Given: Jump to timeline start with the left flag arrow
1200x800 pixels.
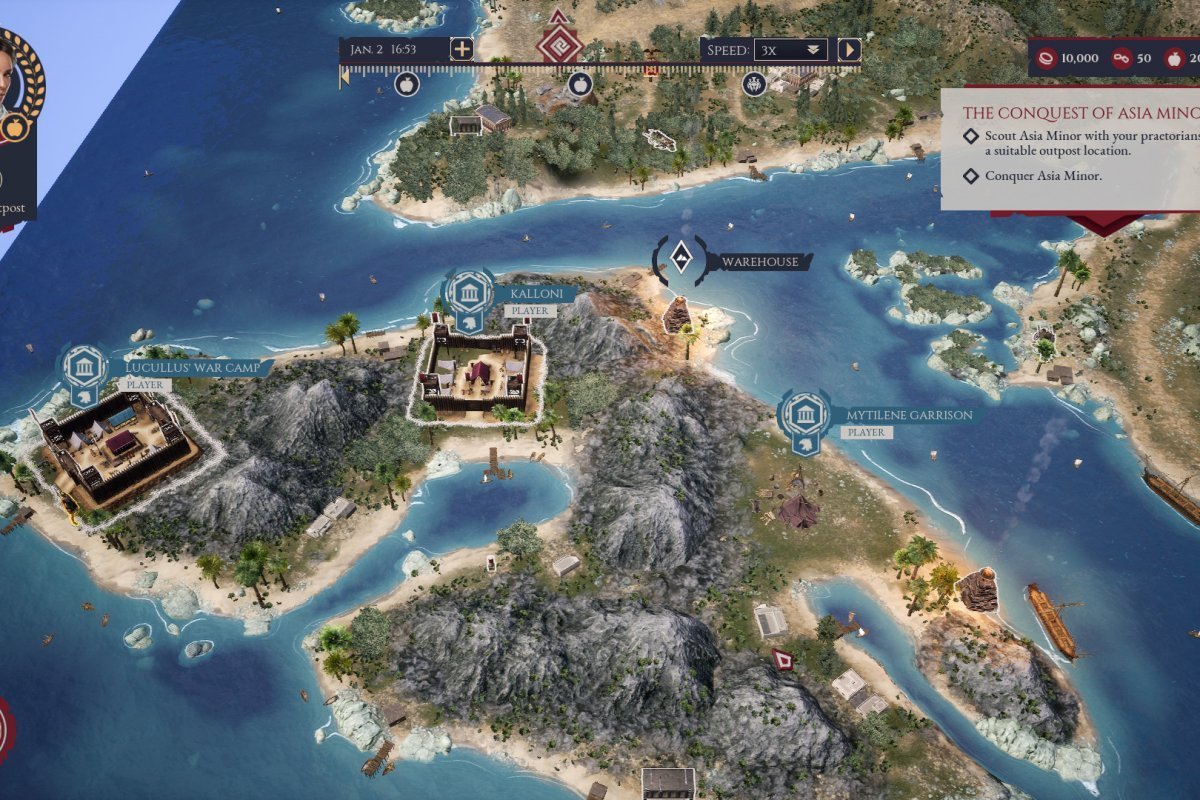Looking at the screenshot, I should 345,76.
